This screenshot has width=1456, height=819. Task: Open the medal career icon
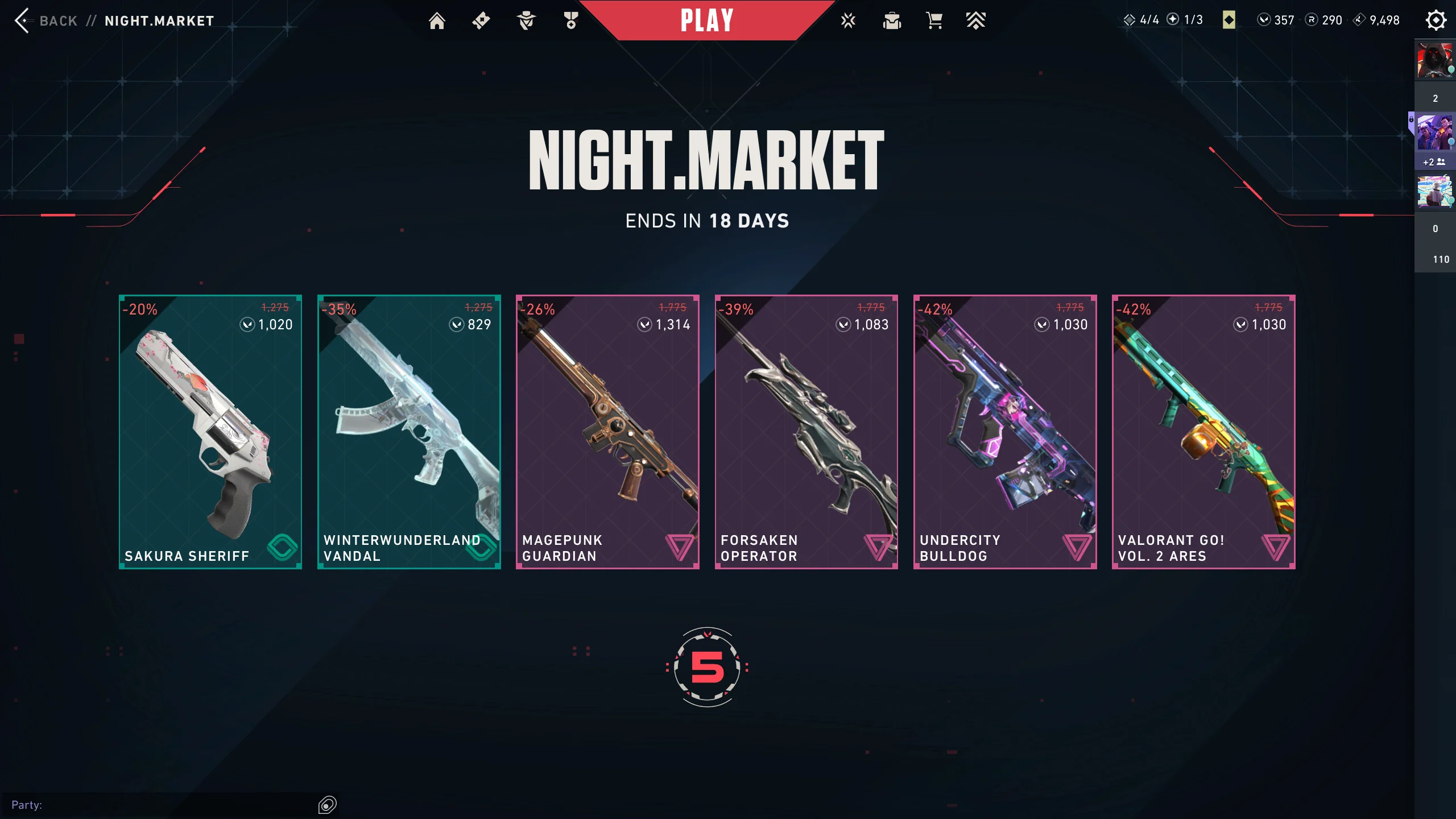[571, 21]
